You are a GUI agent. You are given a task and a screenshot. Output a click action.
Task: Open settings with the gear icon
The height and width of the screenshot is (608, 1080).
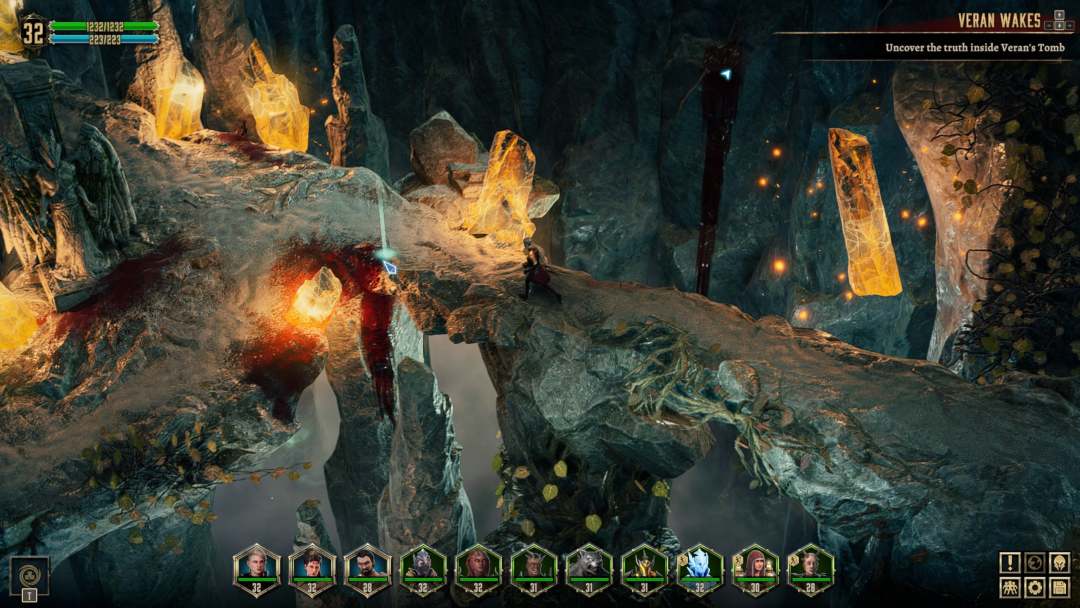point(1035,587)
